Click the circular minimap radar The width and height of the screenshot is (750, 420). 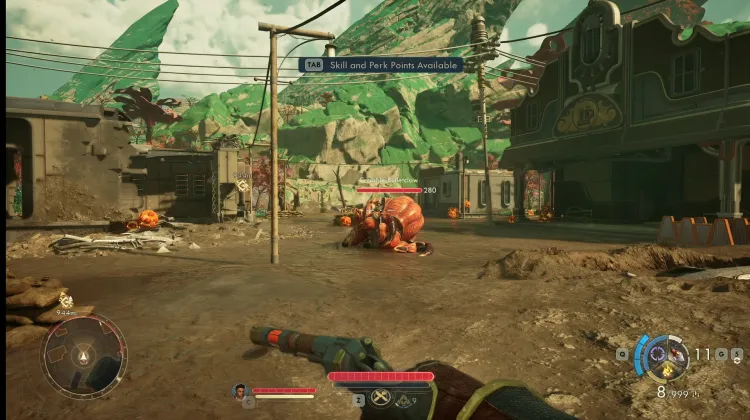point(84,356)
